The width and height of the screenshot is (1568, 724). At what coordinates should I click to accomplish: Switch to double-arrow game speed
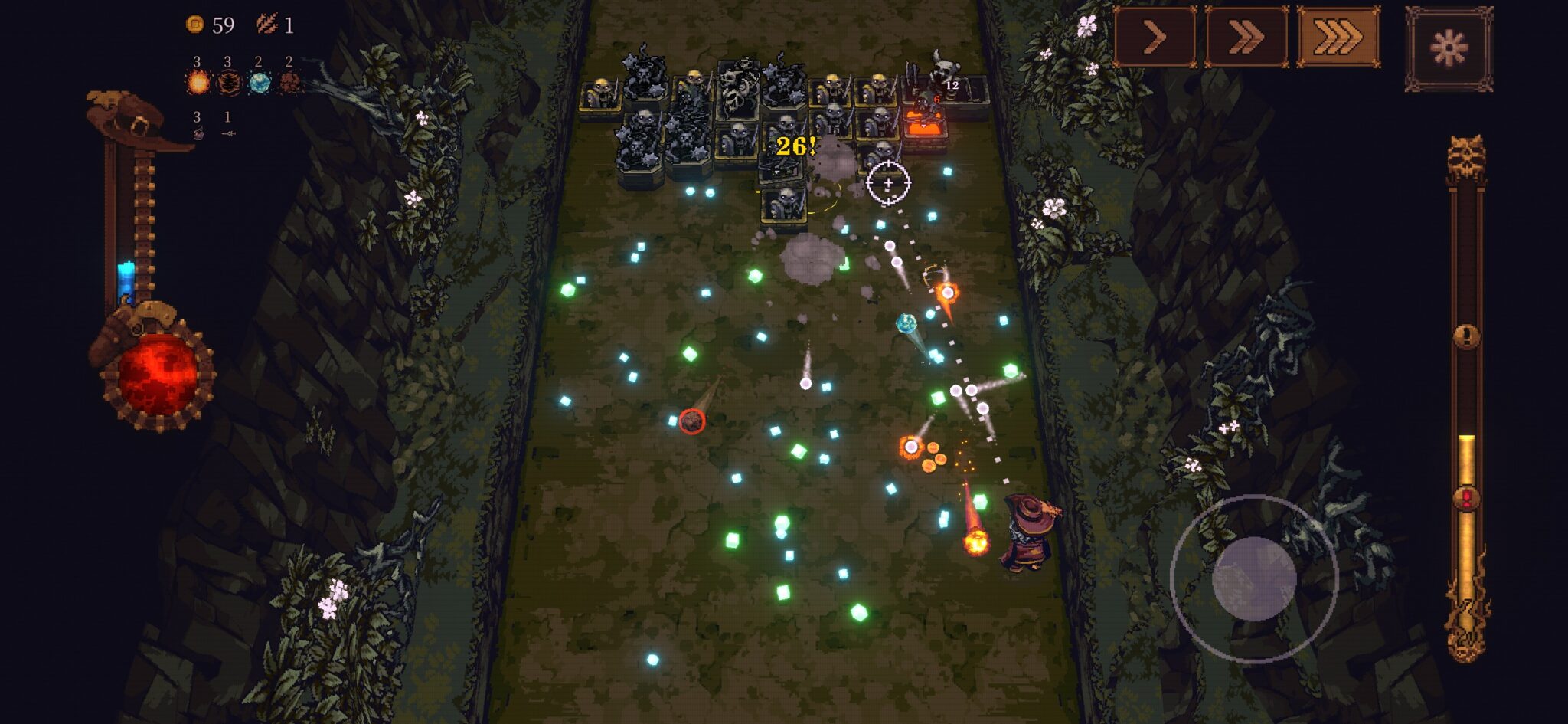point(1246,37)
